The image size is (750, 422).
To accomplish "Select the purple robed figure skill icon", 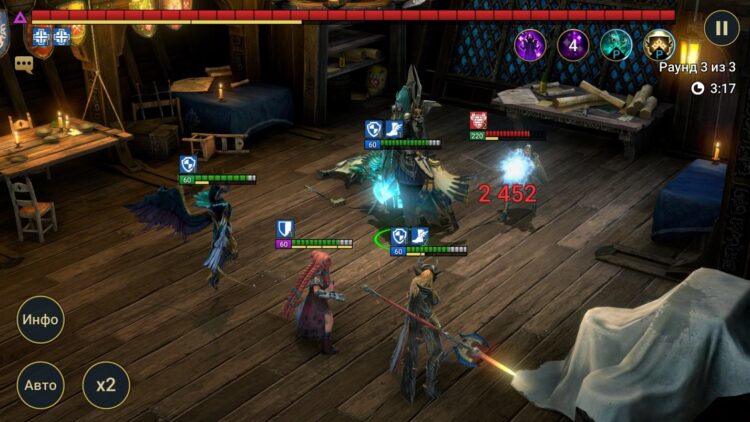I will pyautogui.click(x=530, y=45).
